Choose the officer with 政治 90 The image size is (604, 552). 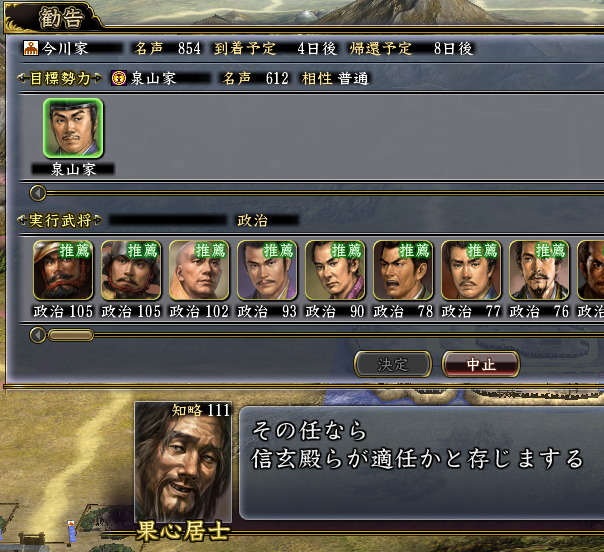point(335,270)
